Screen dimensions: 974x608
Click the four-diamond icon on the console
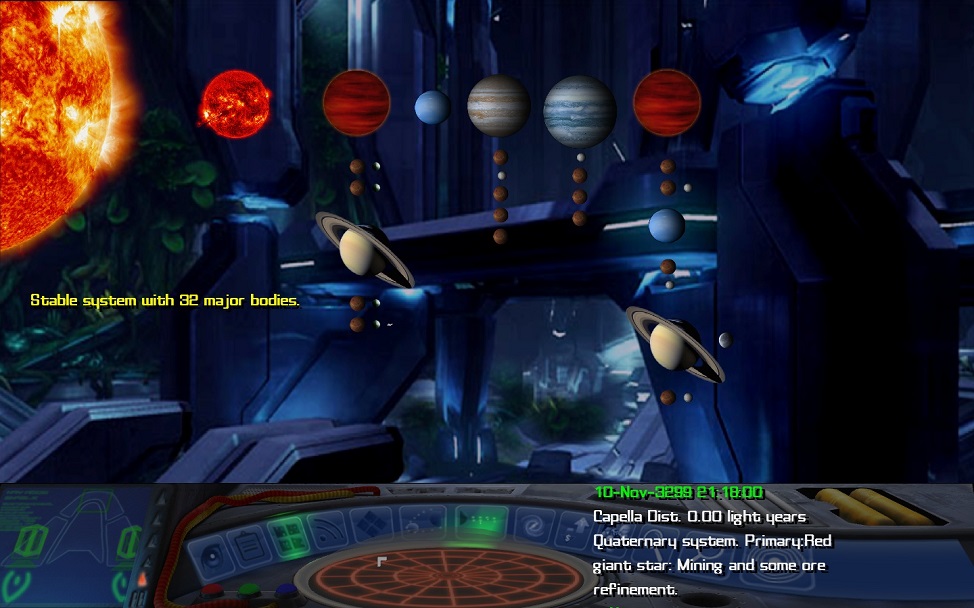373,523
